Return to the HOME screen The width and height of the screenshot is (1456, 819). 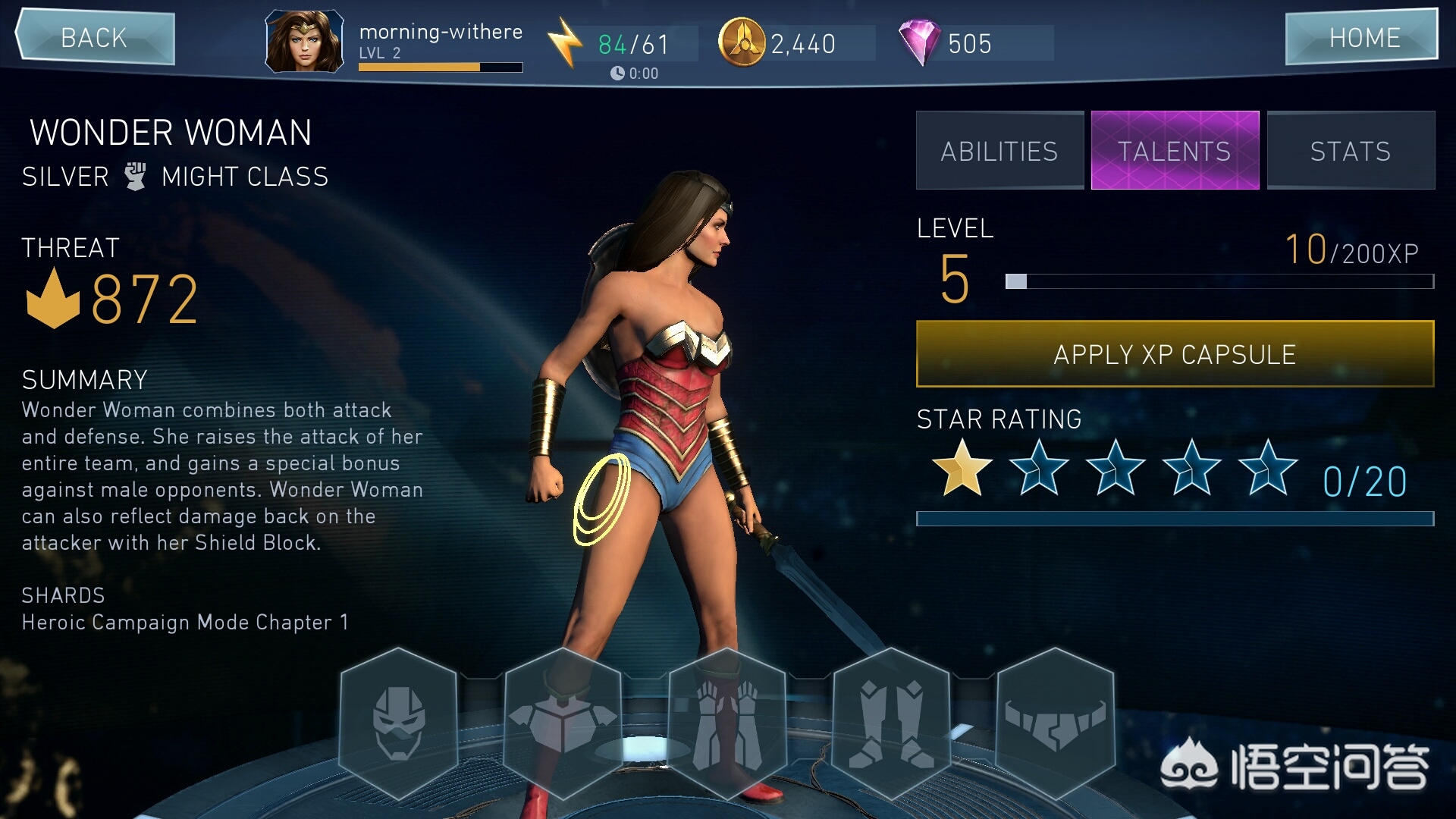[1362, 37]
